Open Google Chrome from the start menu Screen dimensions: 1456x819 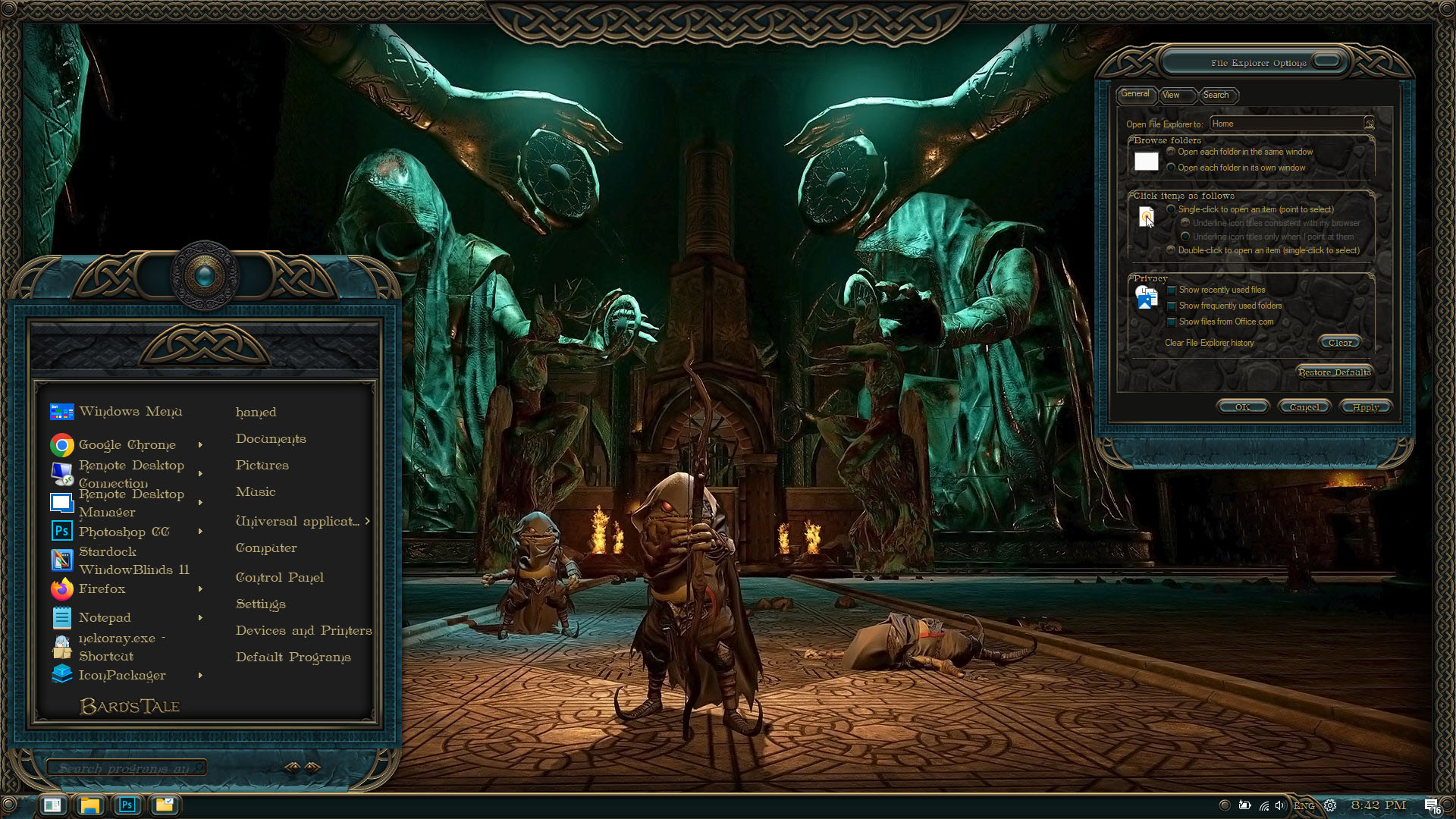coord(127,445)
